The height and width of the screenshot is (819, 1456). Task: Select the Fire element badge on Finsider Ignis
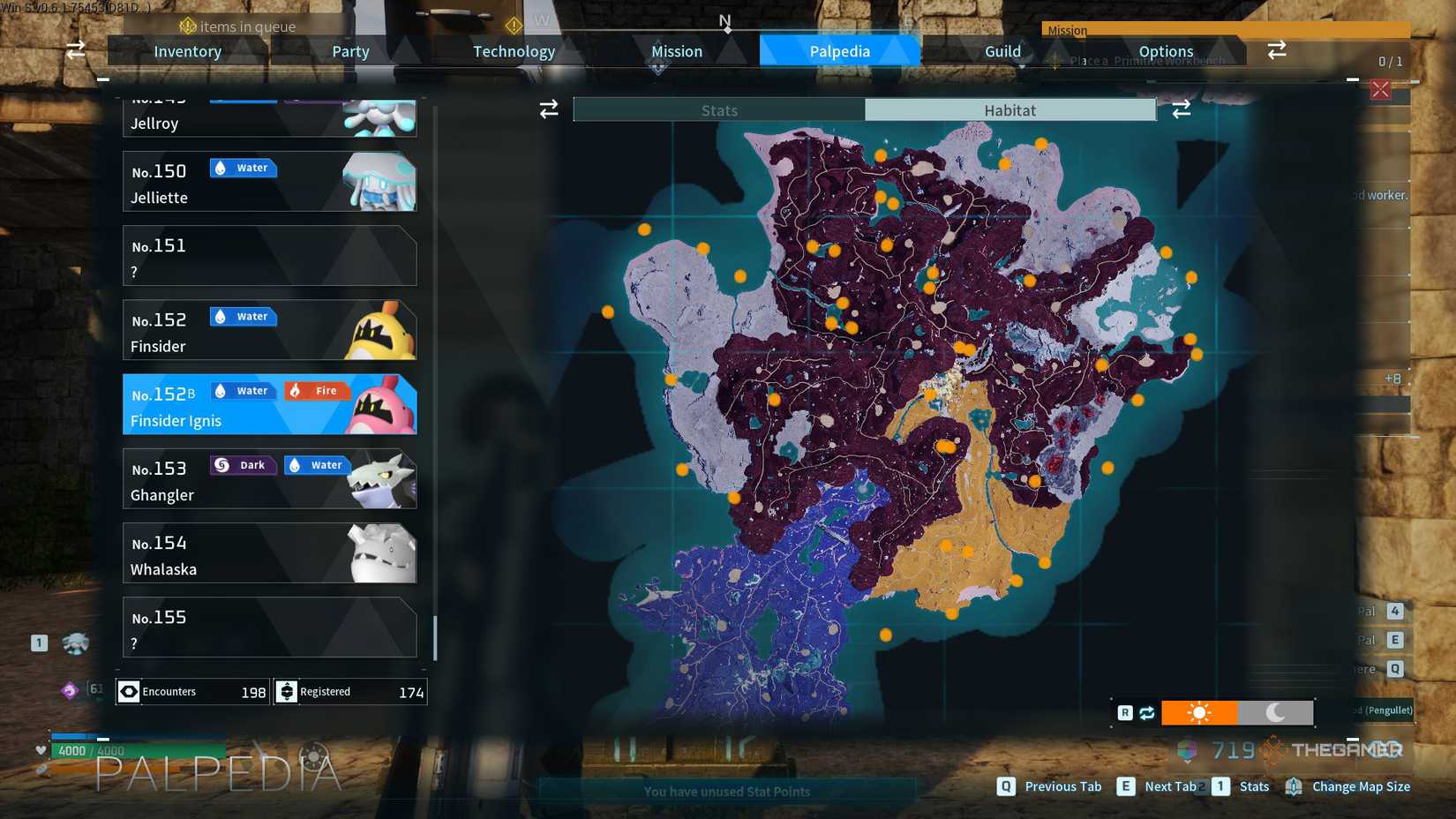click(x=317, y=390)
